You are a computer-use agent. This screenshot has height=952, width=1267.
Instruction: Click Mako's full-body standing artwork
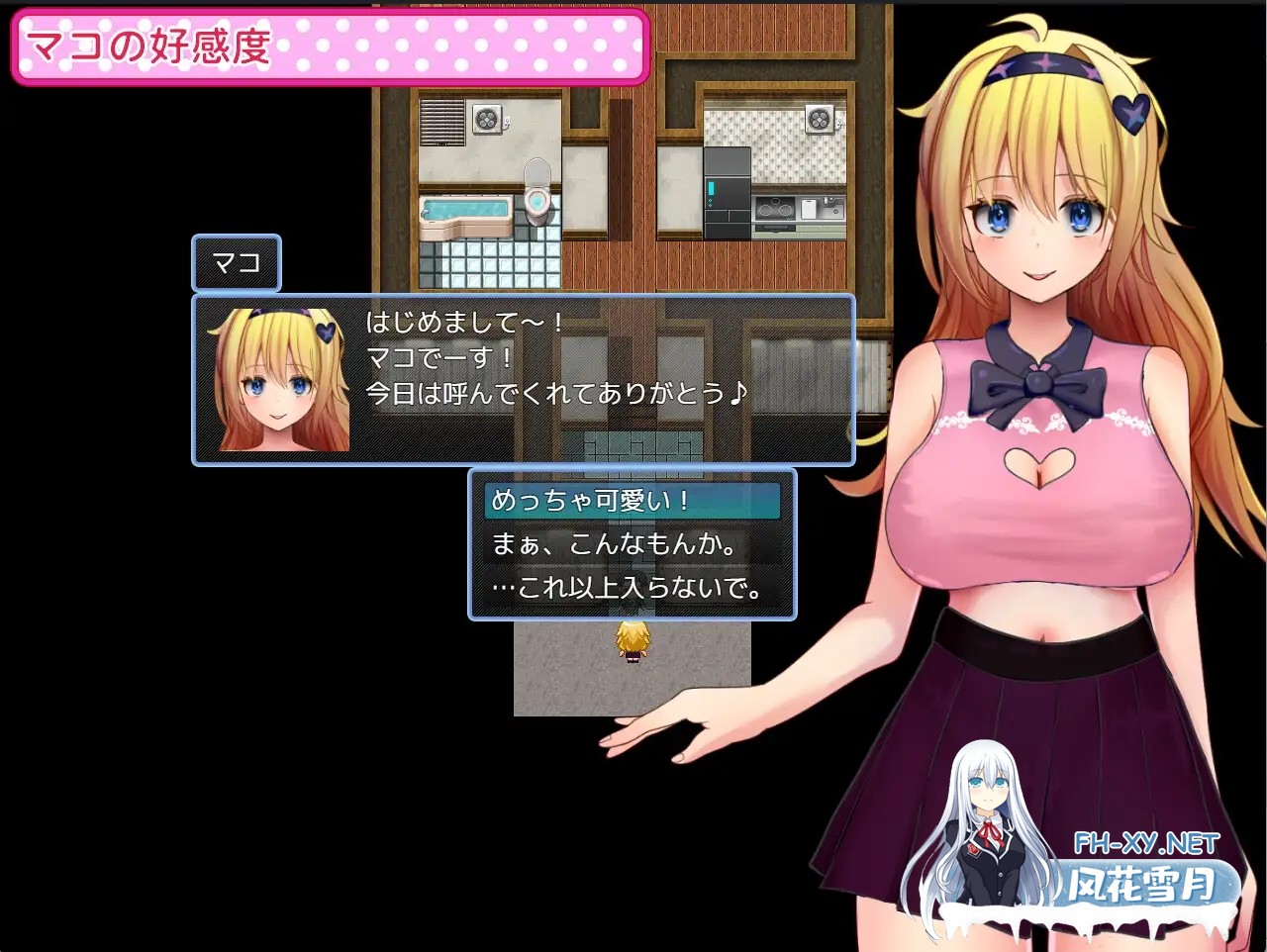[x=1039, y=445]
